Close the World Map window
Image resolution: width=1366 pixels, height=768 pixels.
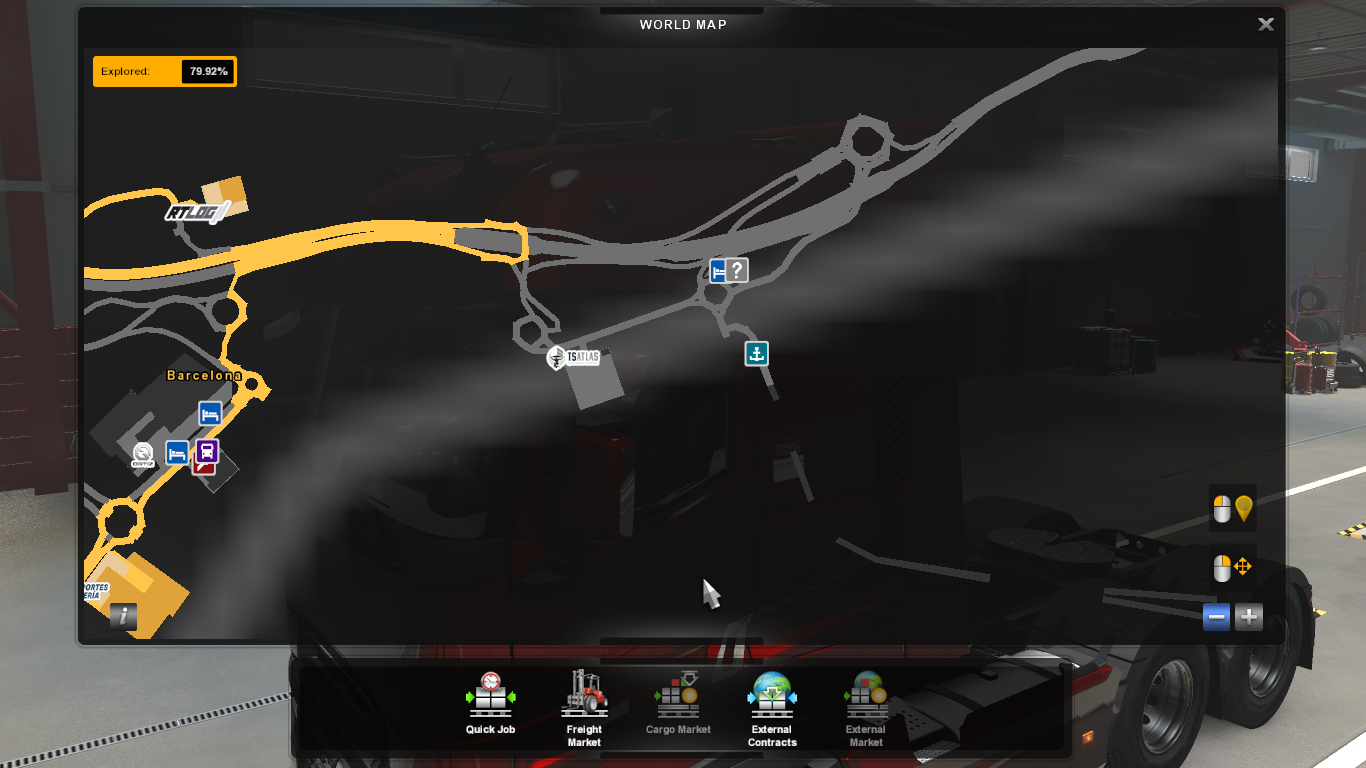point(1265,25)
